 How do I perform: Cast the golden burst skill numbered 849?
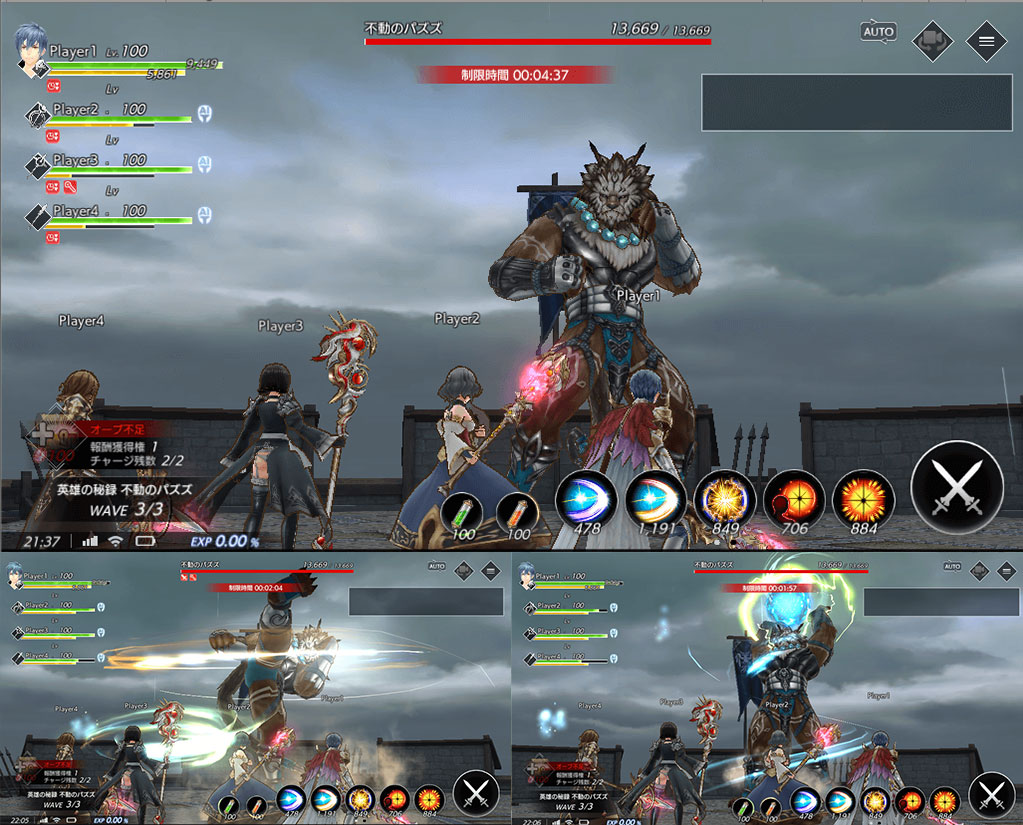click(x=726, y=498)
